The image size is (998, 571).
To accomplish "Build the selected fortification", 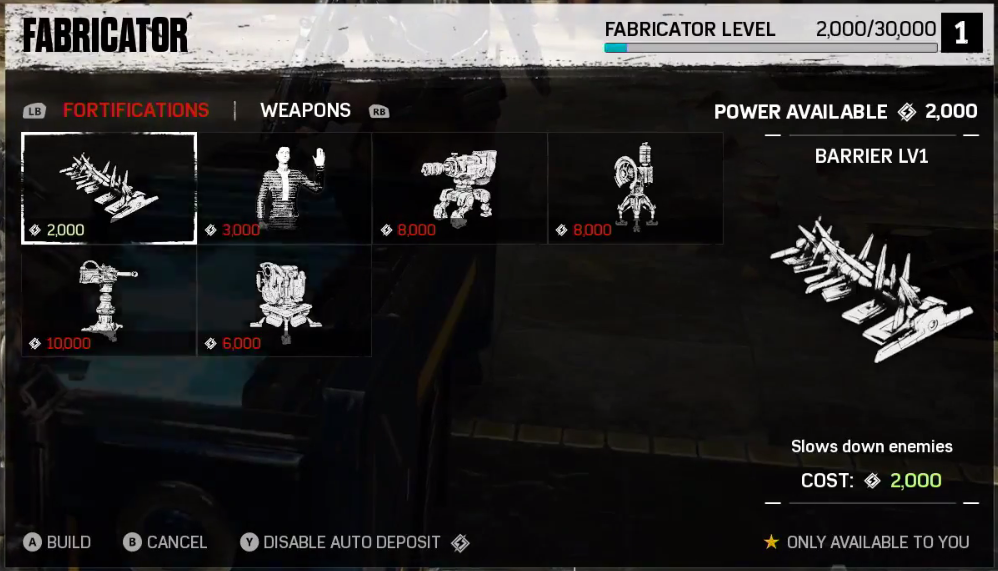I will pos(58,542).
